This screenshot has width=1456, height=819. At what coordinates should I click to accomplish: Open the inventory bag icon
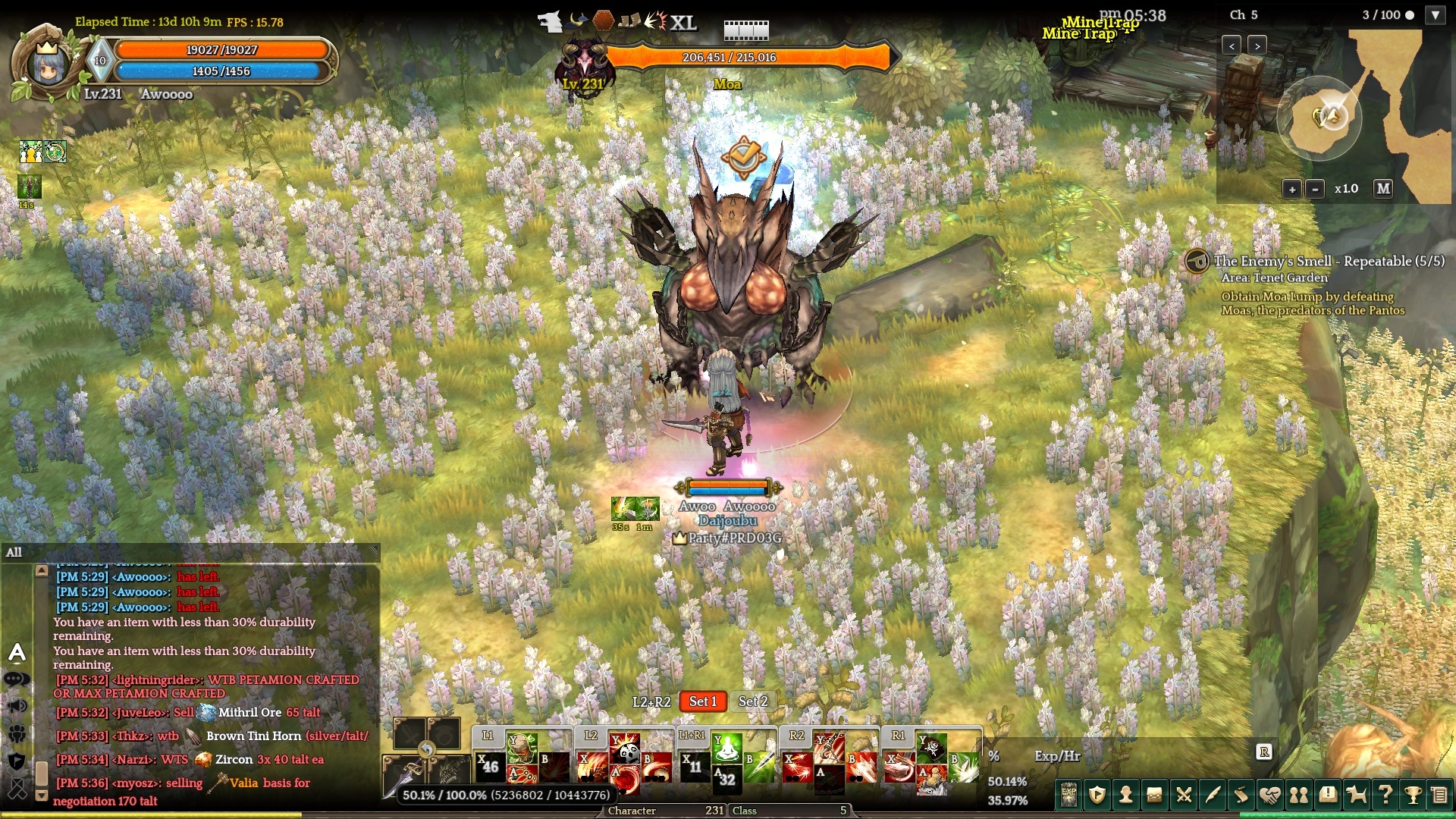coord(1155,795)
